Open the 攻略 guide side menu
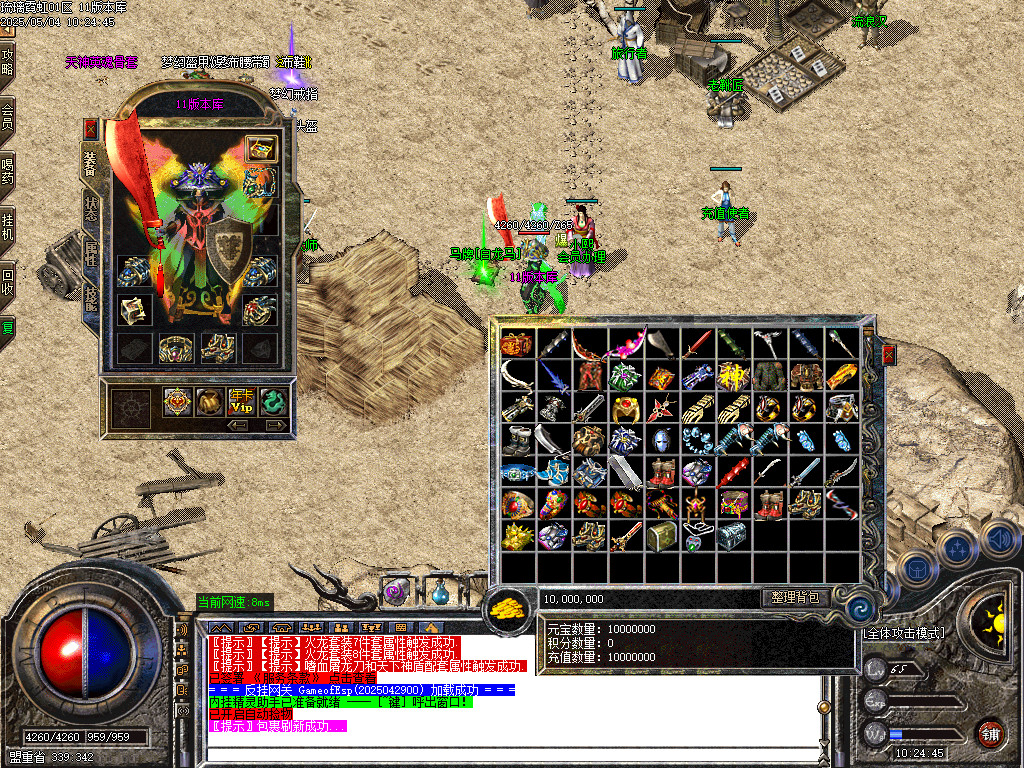 (8, 62)
